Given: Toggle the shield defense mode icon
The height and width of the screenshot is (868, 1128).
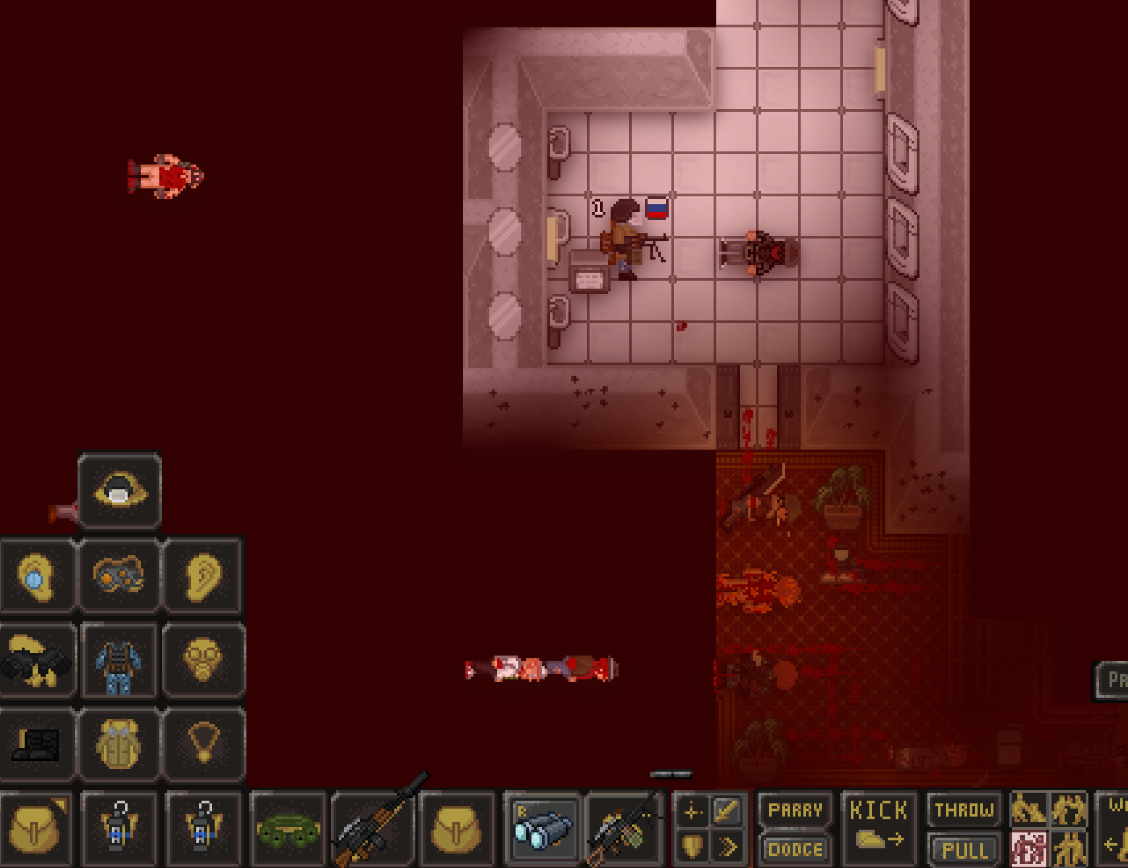Looking at the screenshot, I should click(692, 848).
